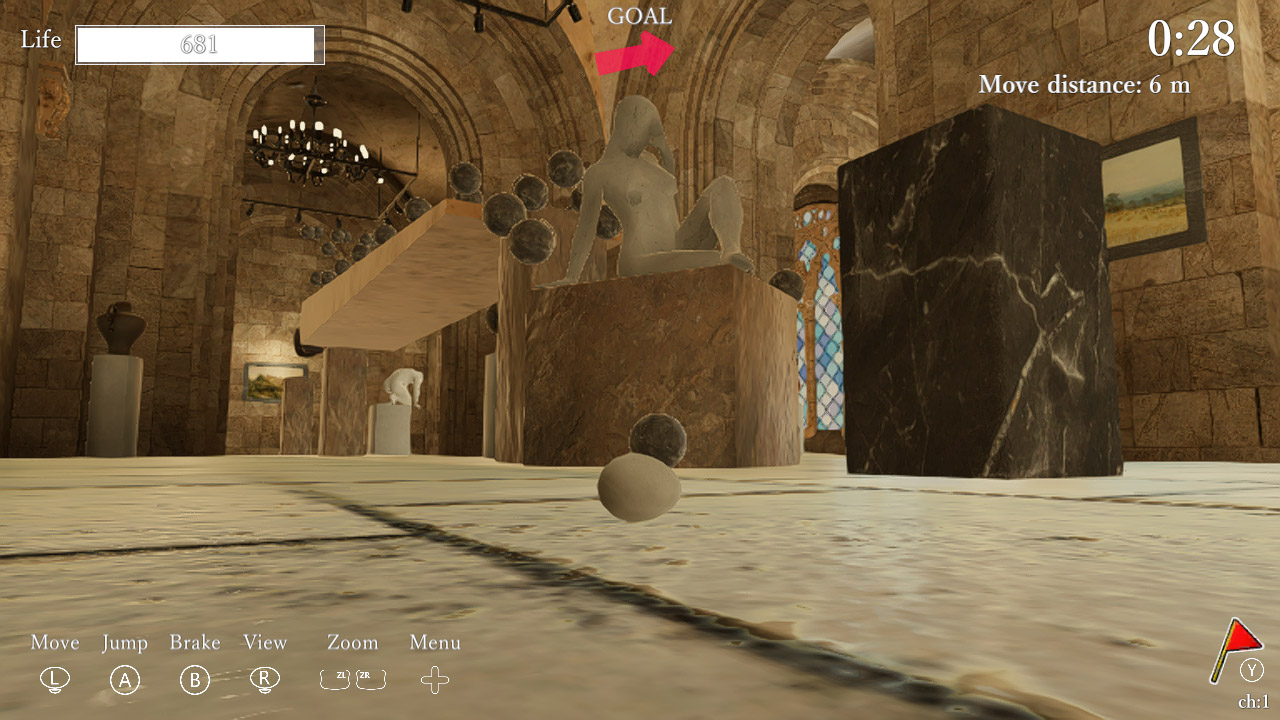Activate the B button icon to Brake
The image size is (1280, 720).
pos(195,679)
